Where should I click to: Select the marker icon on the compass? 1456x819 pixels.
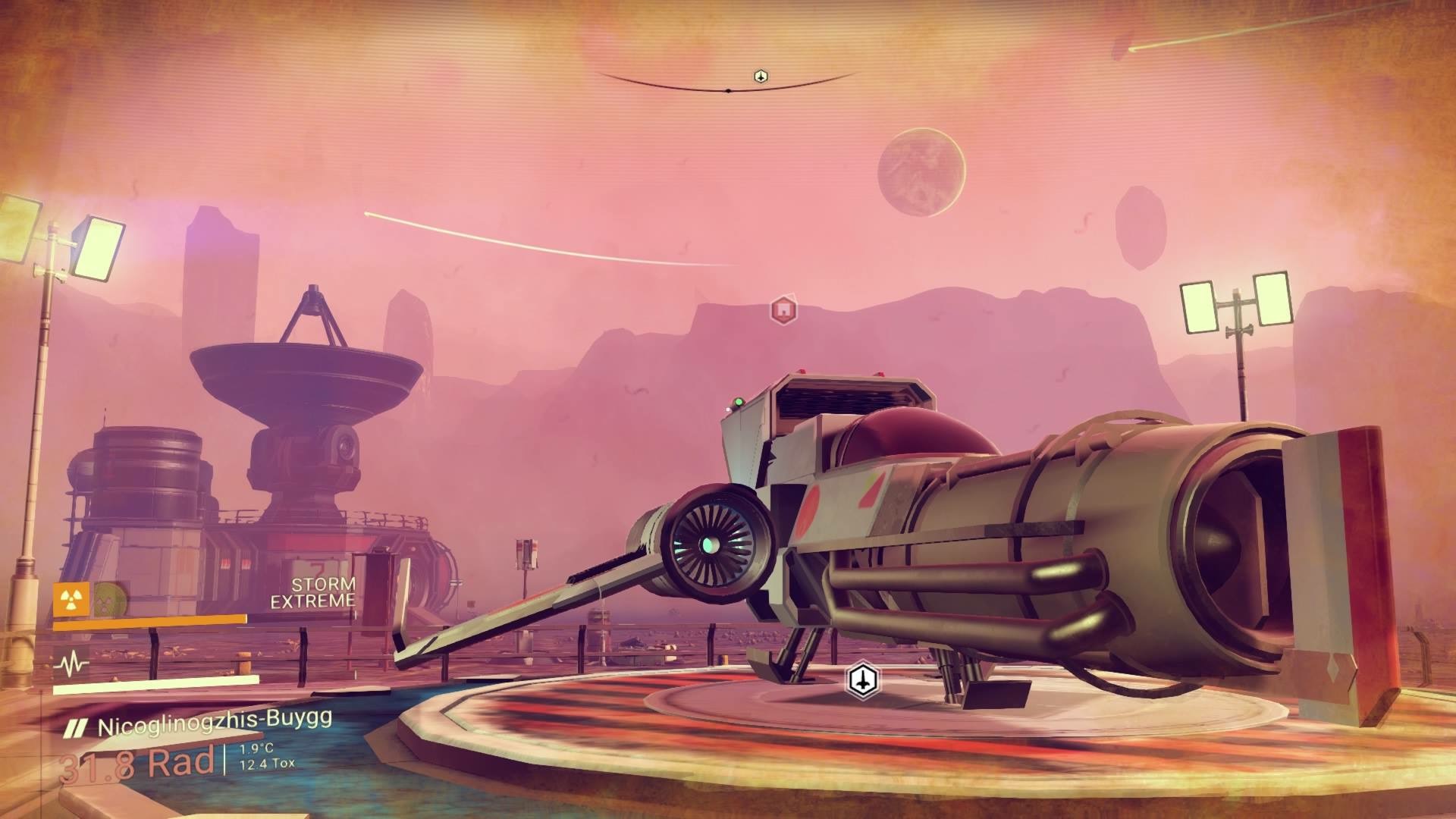pos(761,76)
